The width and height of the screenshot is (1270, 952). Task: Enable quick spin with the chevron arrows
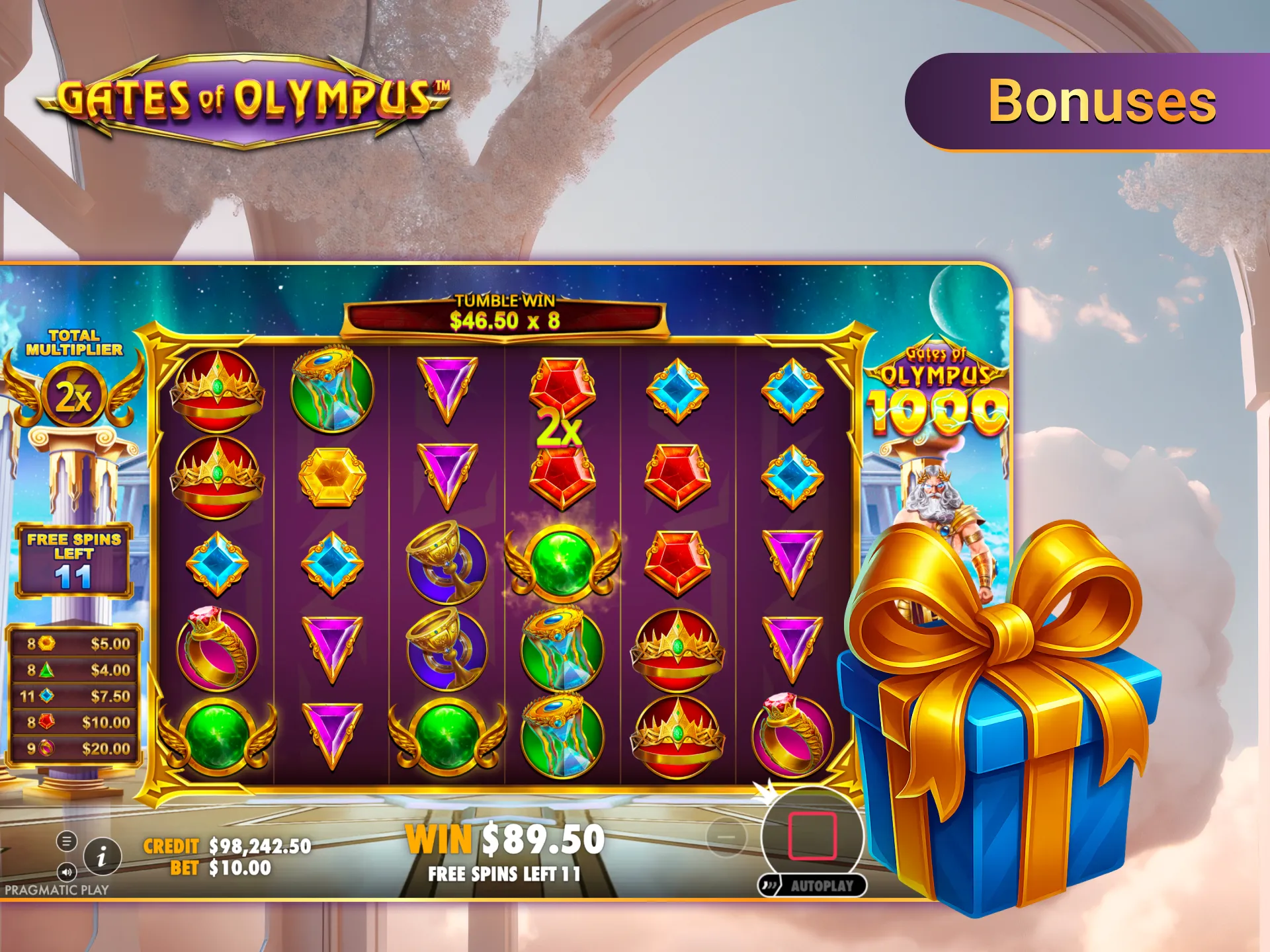769,885
